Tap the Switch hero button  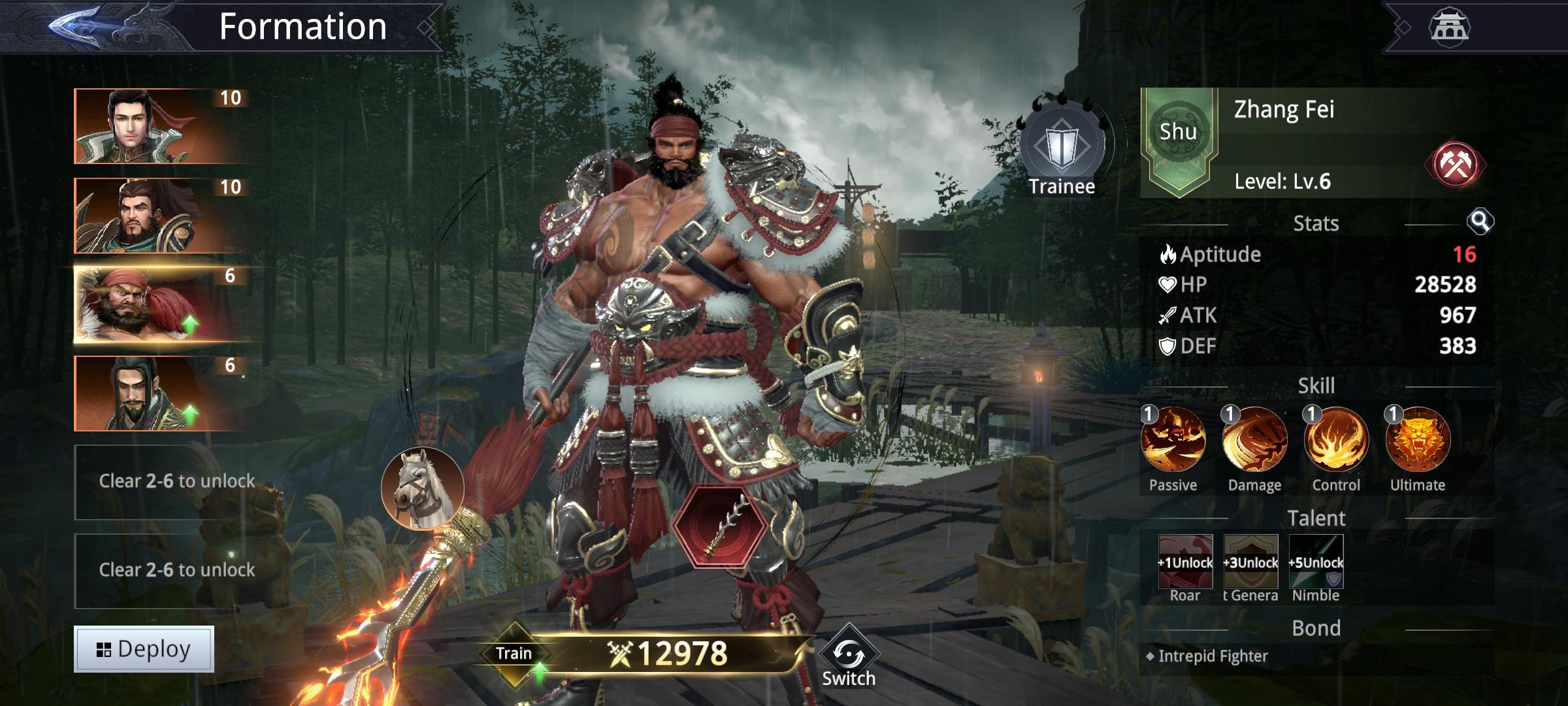click(848, 660)
